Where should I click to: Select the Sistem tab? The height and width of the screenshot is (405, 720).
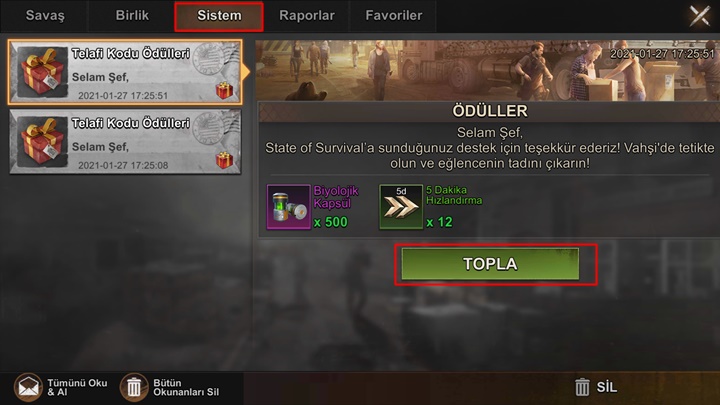click(219, 16)
